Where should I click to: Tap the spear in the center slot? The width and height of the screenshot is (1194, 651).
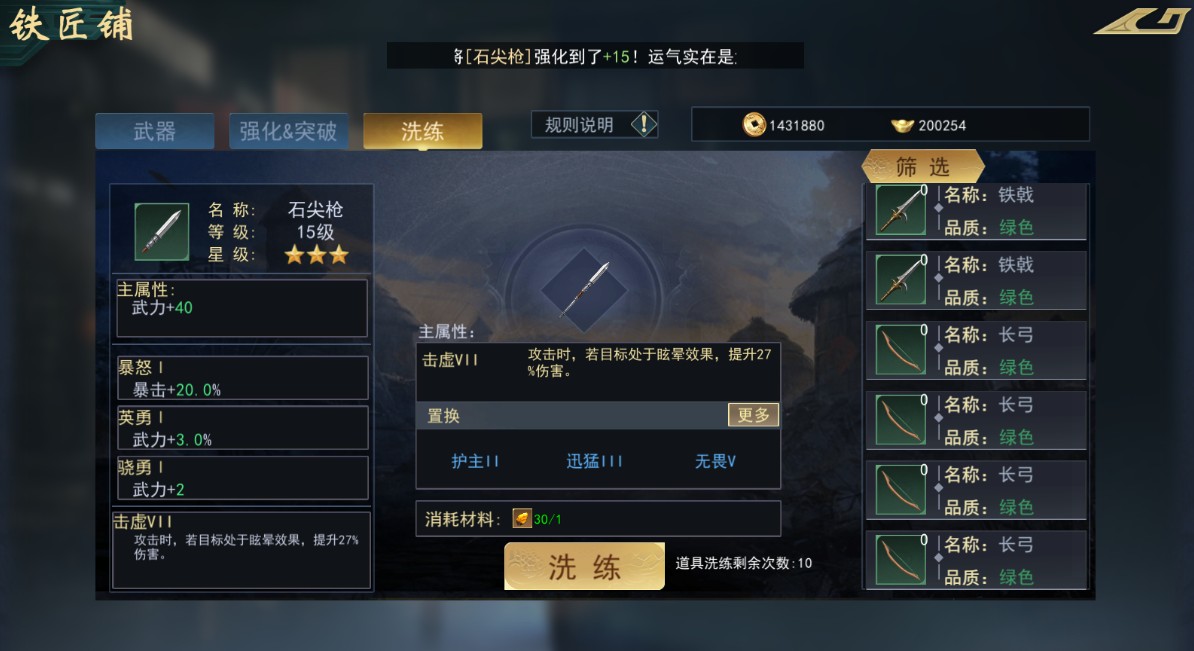tap(584, 290)
